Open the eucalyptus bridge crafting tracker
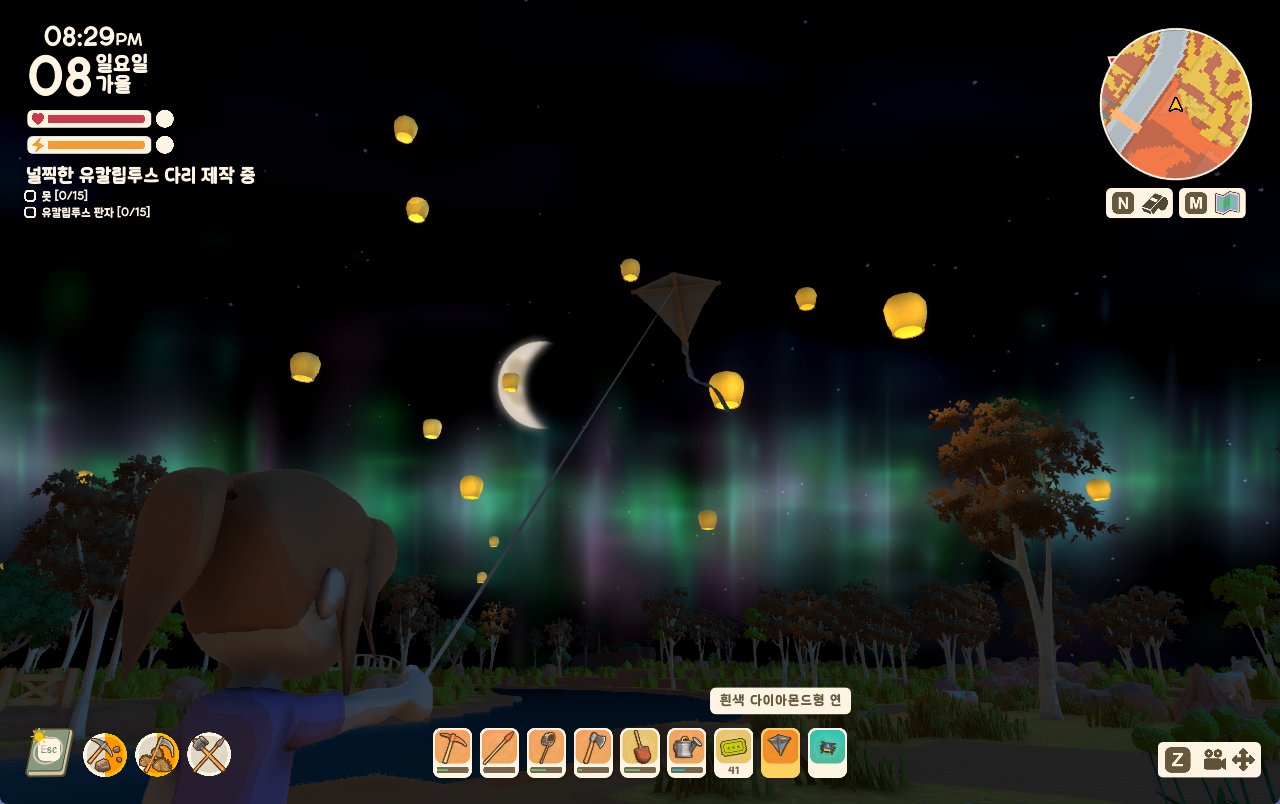The height and width of the screenshot is (804, 1280). [x=141, y=175]
